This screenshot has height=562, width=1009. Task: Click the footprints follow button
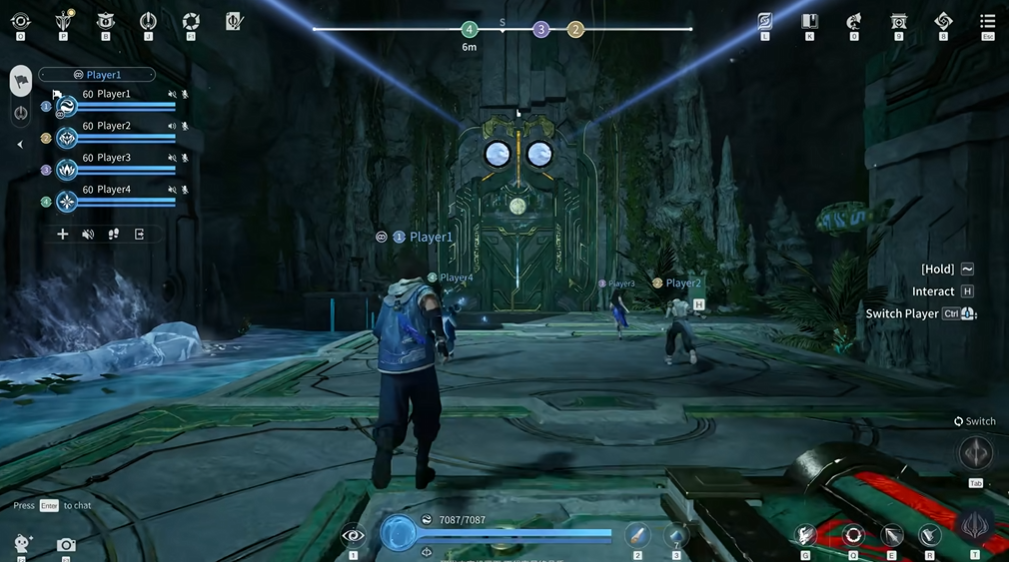point(114,234)
